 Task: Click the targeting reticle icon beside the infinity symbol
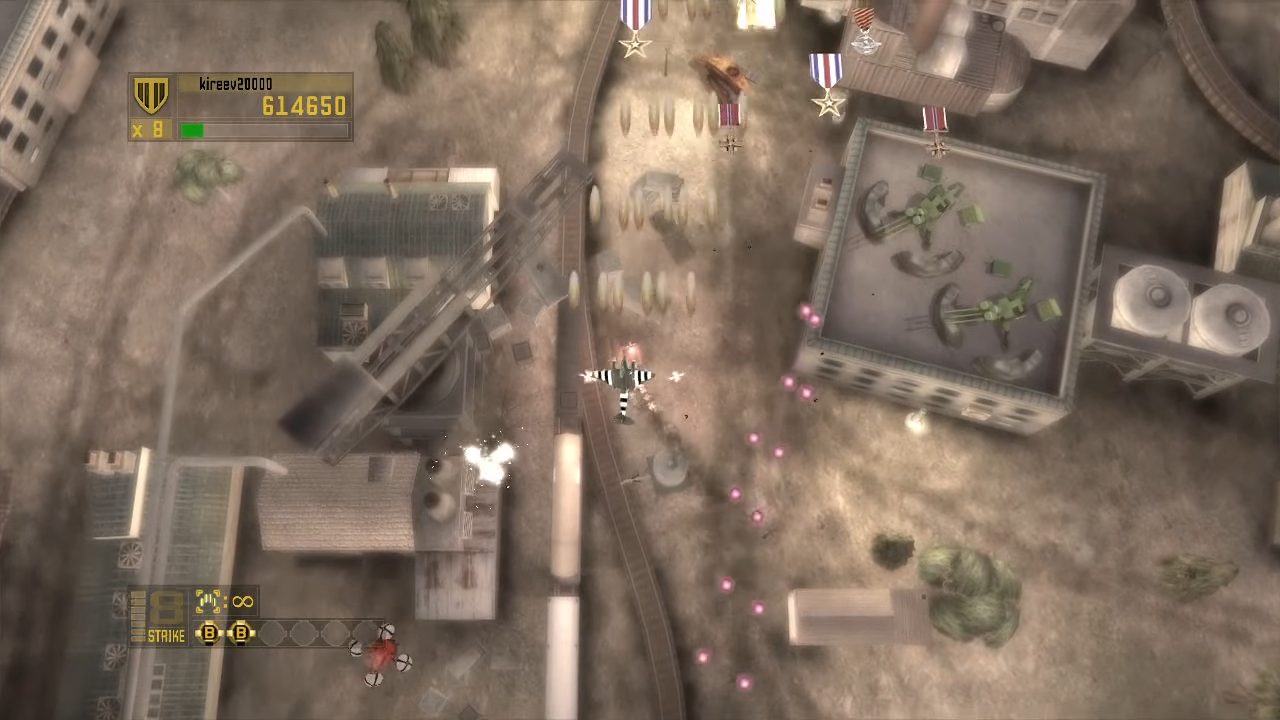210,600
